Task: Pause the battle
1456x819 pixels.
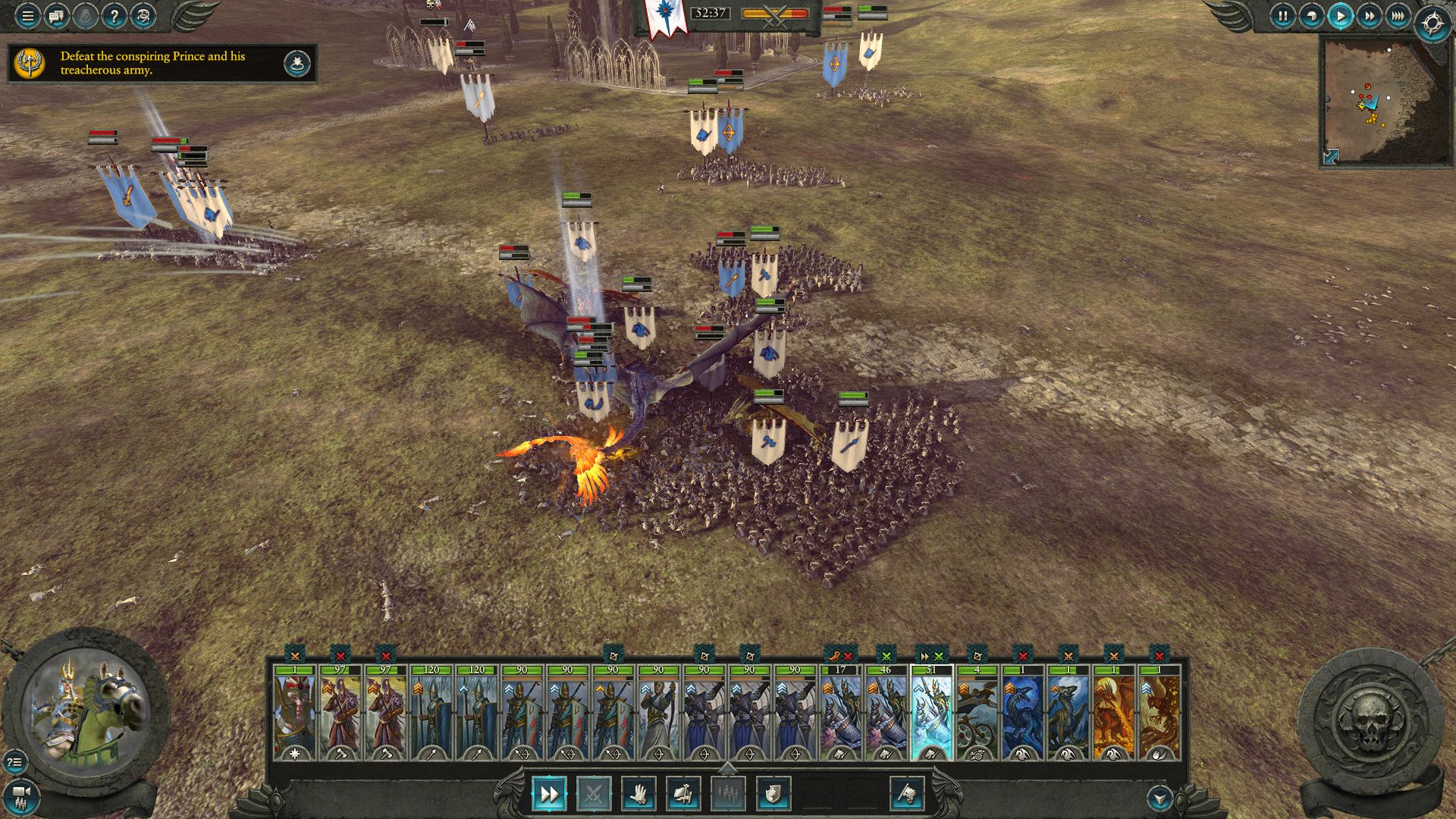Action: 1282,15
